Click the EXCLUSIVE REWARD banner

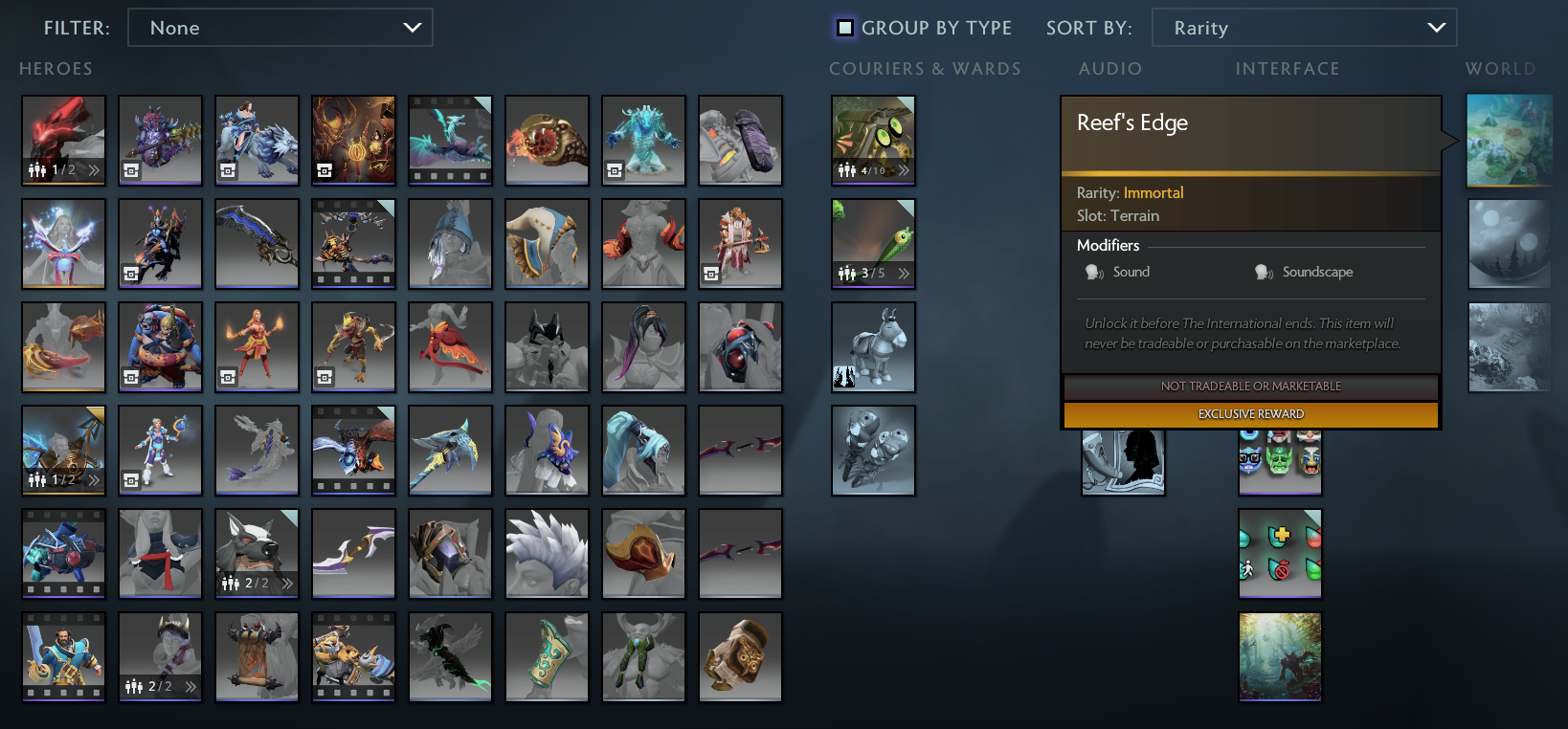point(1250,414)
